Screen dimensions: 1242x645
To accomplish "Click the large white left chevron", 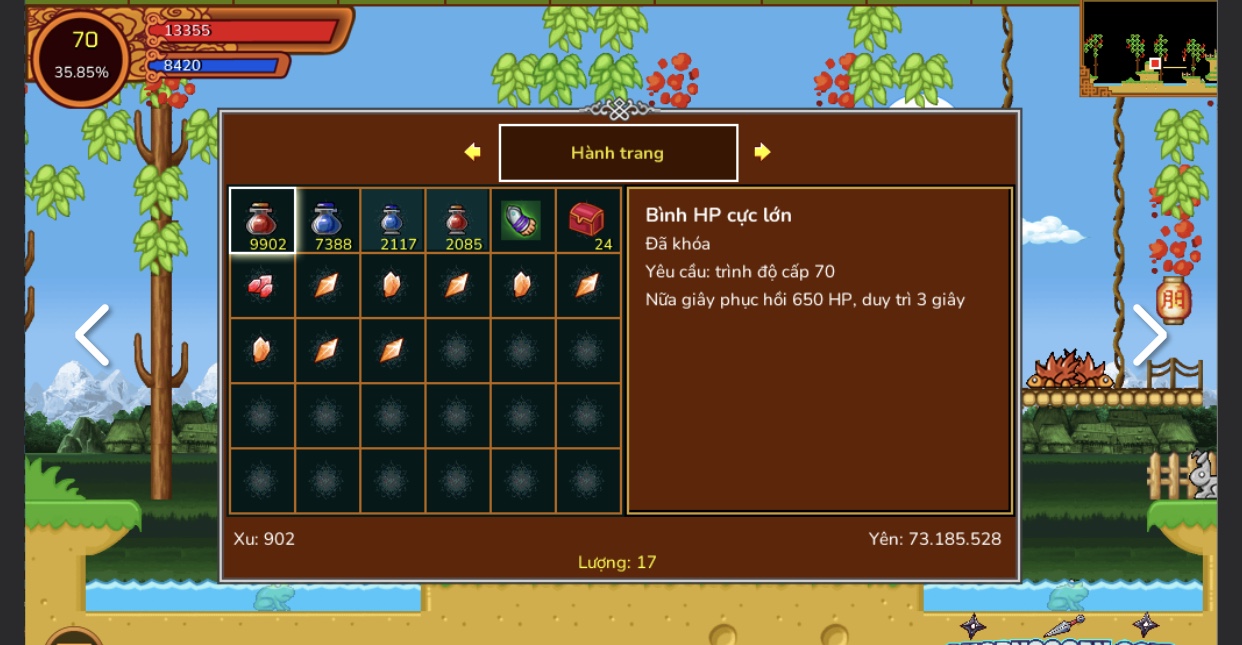I will (x=93, y=335).
